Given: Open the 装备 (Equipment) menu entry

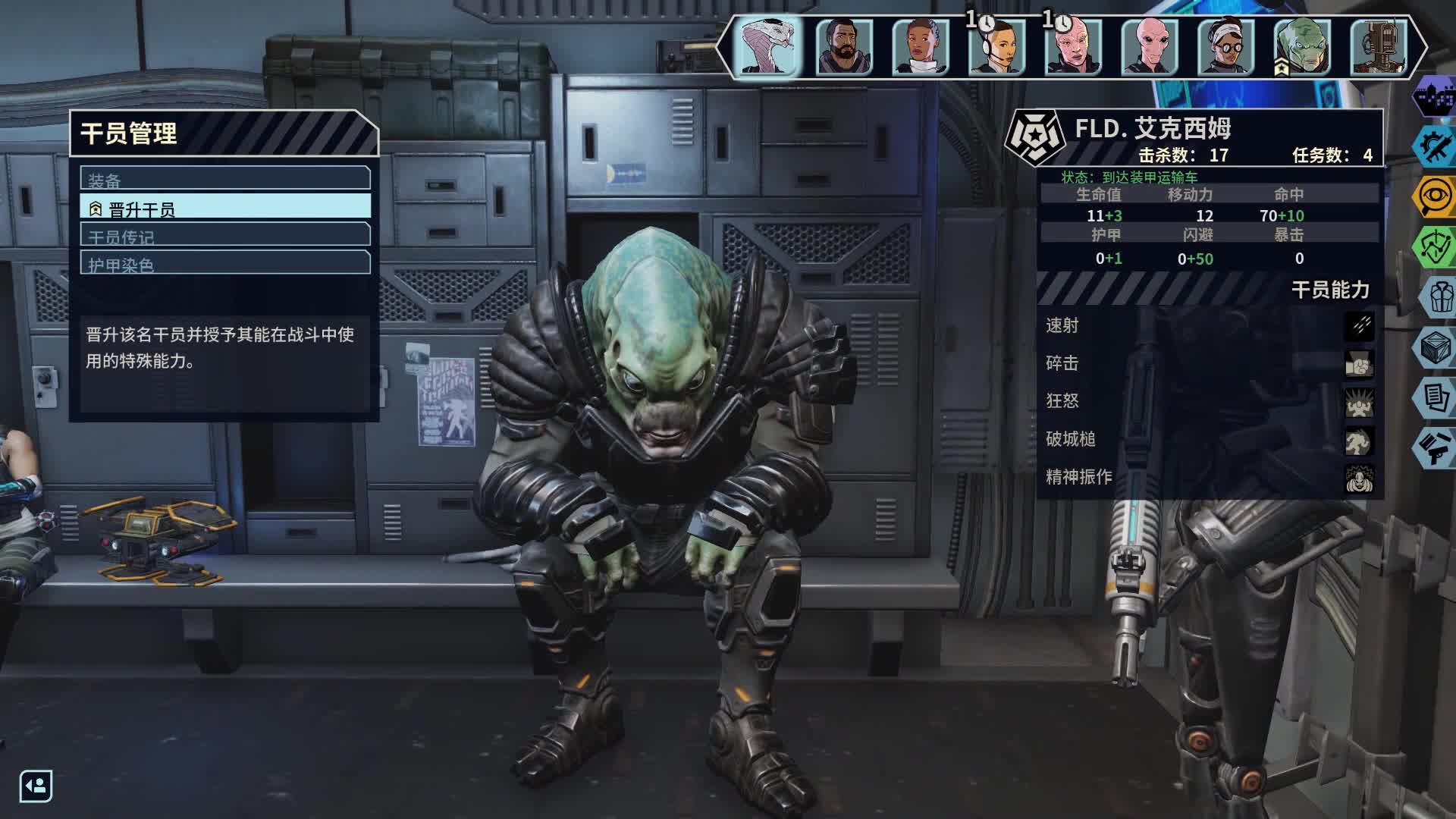Looking at the screenshot, I should [x=225, y=179].
